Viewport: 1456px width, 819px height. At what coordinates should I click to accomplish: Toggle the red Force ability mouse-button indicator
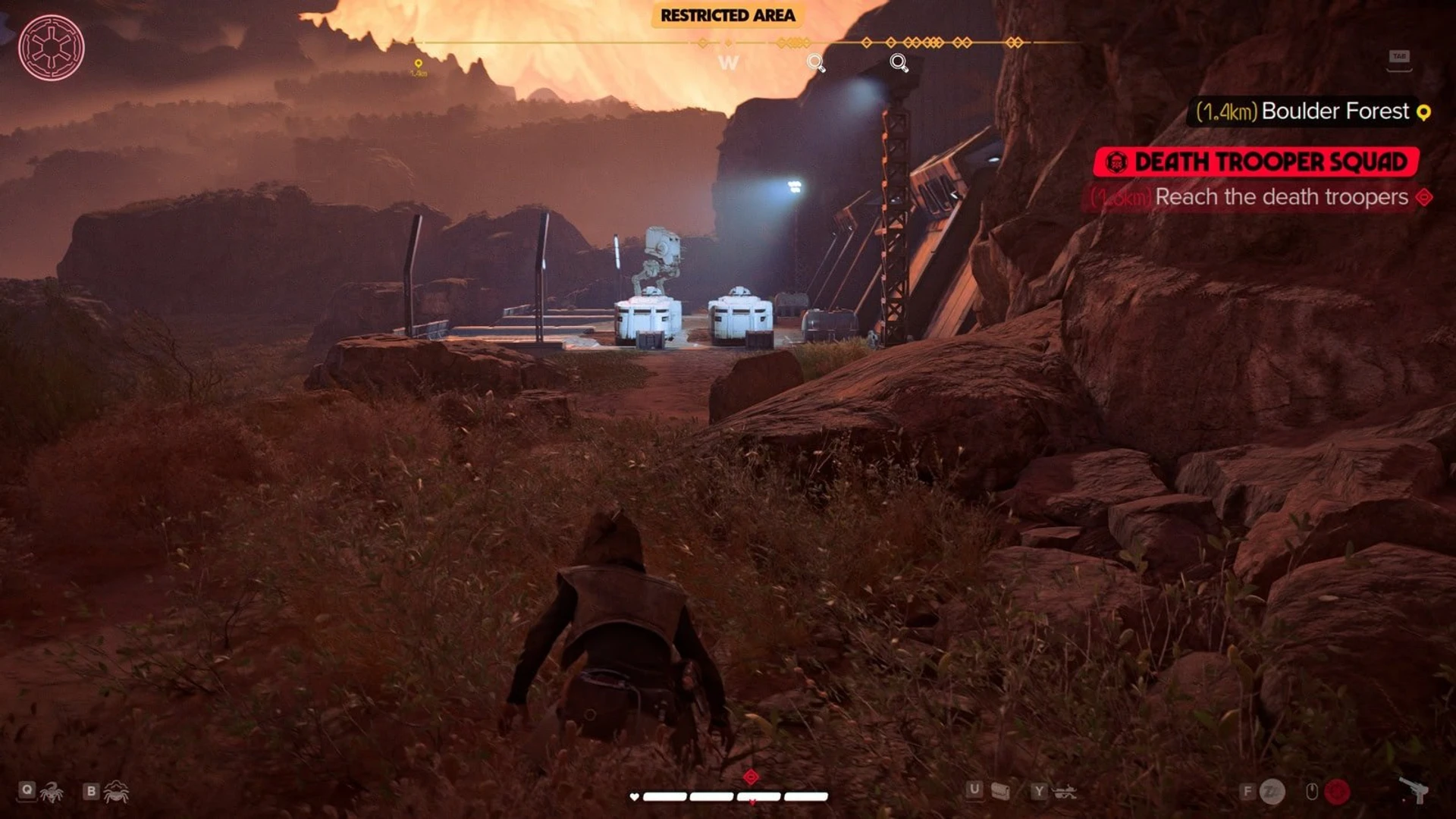pyautogui.click(x=1341, y=791)
